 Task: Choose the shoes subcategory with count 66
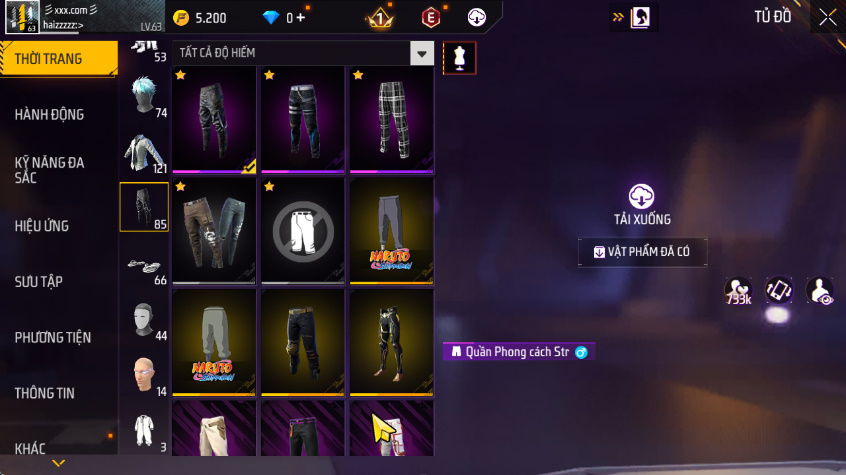(x=144, y=265)
